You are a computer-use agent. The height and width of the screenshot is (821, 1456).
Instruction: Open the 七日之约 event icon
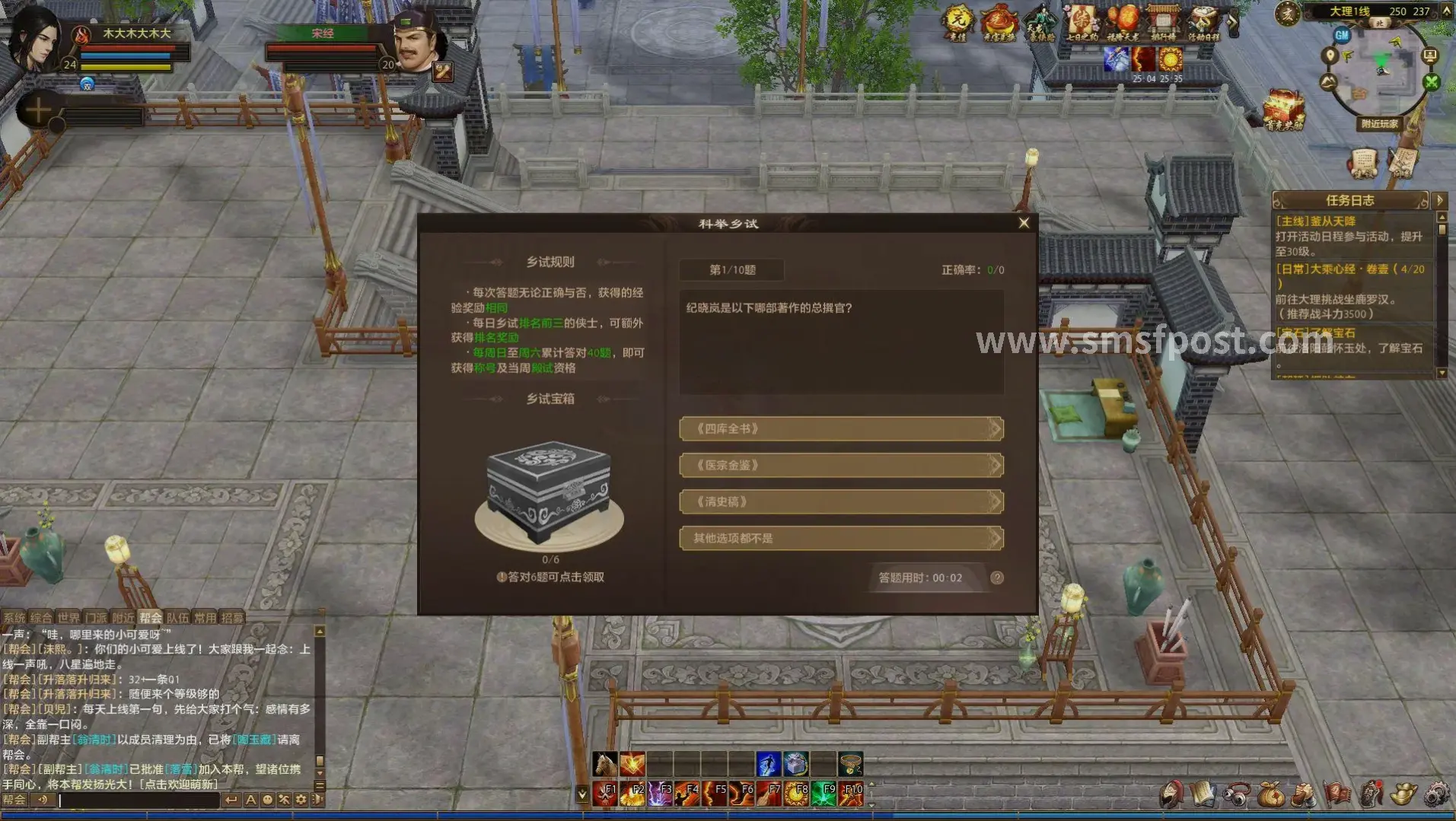click(x=1081, y=23)
